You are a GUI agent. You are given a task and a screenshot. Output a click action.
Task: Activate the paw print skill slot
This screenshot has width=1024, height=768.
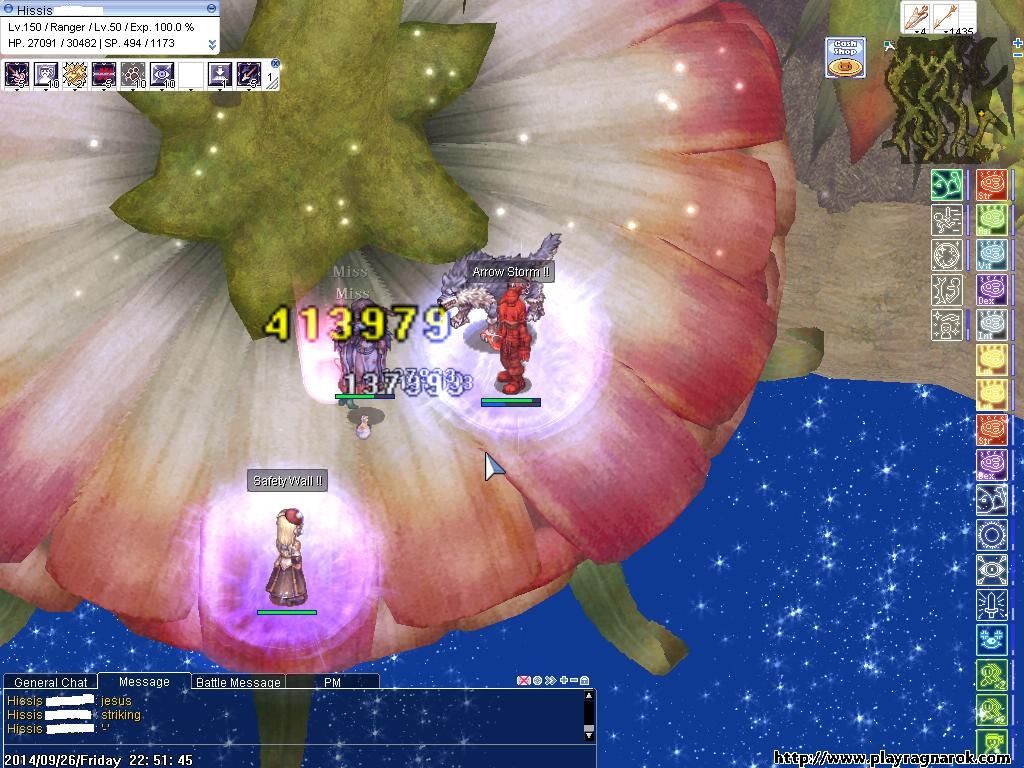pyautogui.click(x=133, y=74)
